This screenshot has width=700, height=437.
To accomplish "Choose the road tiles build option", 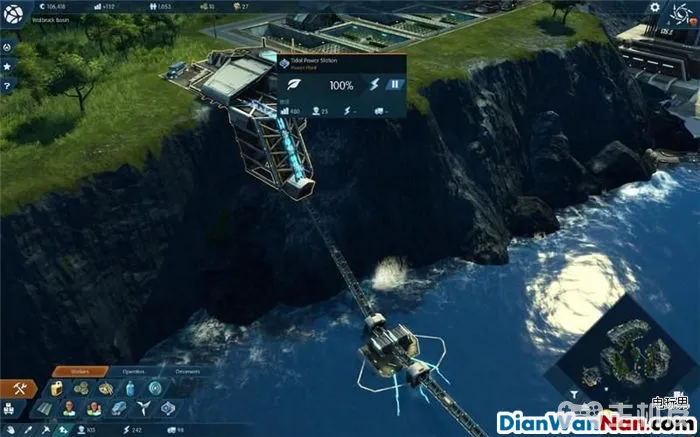I will (x=43, y=408).
